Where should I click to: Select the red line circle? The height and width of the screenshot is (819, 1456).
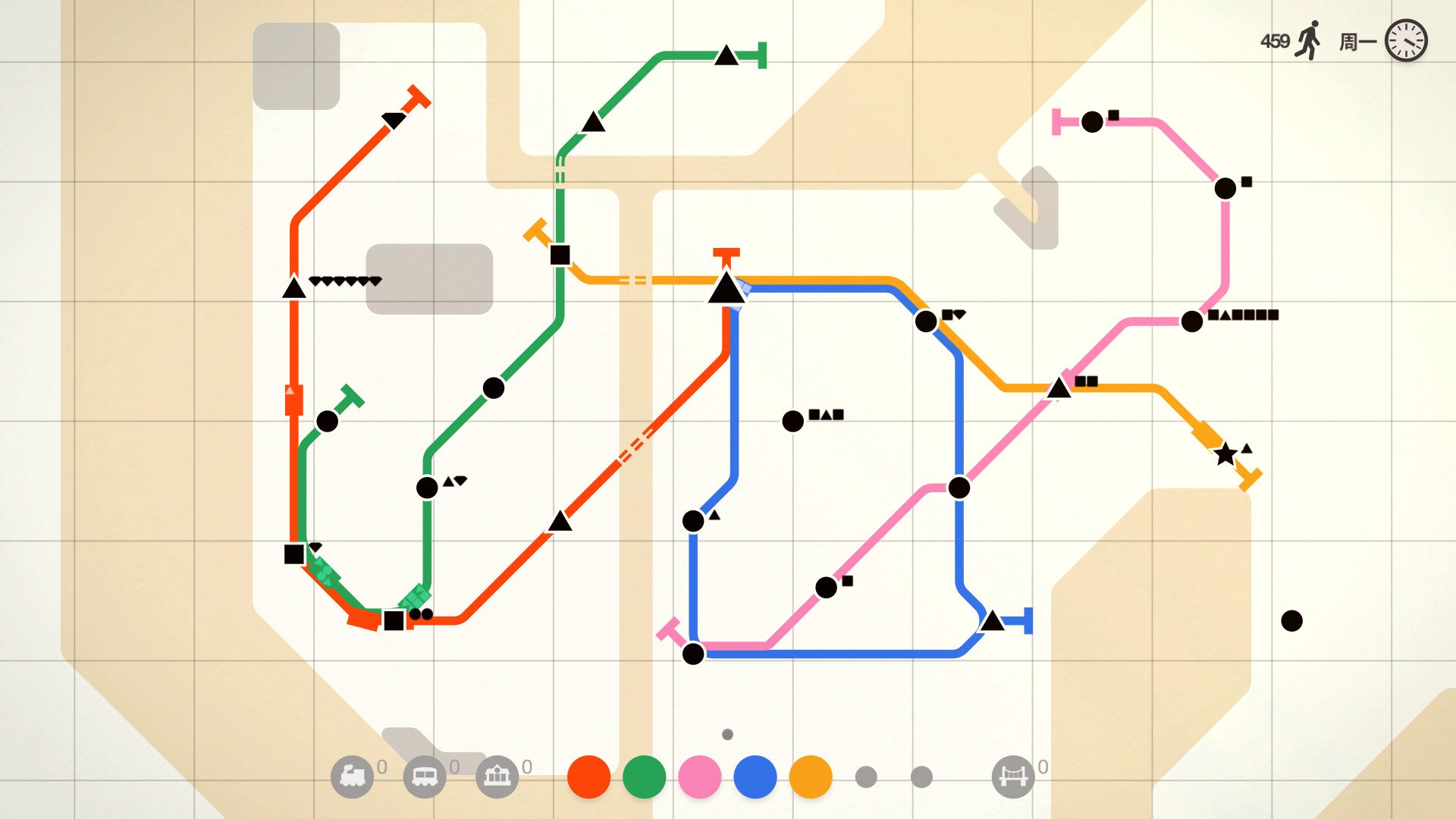coord(590,777)
